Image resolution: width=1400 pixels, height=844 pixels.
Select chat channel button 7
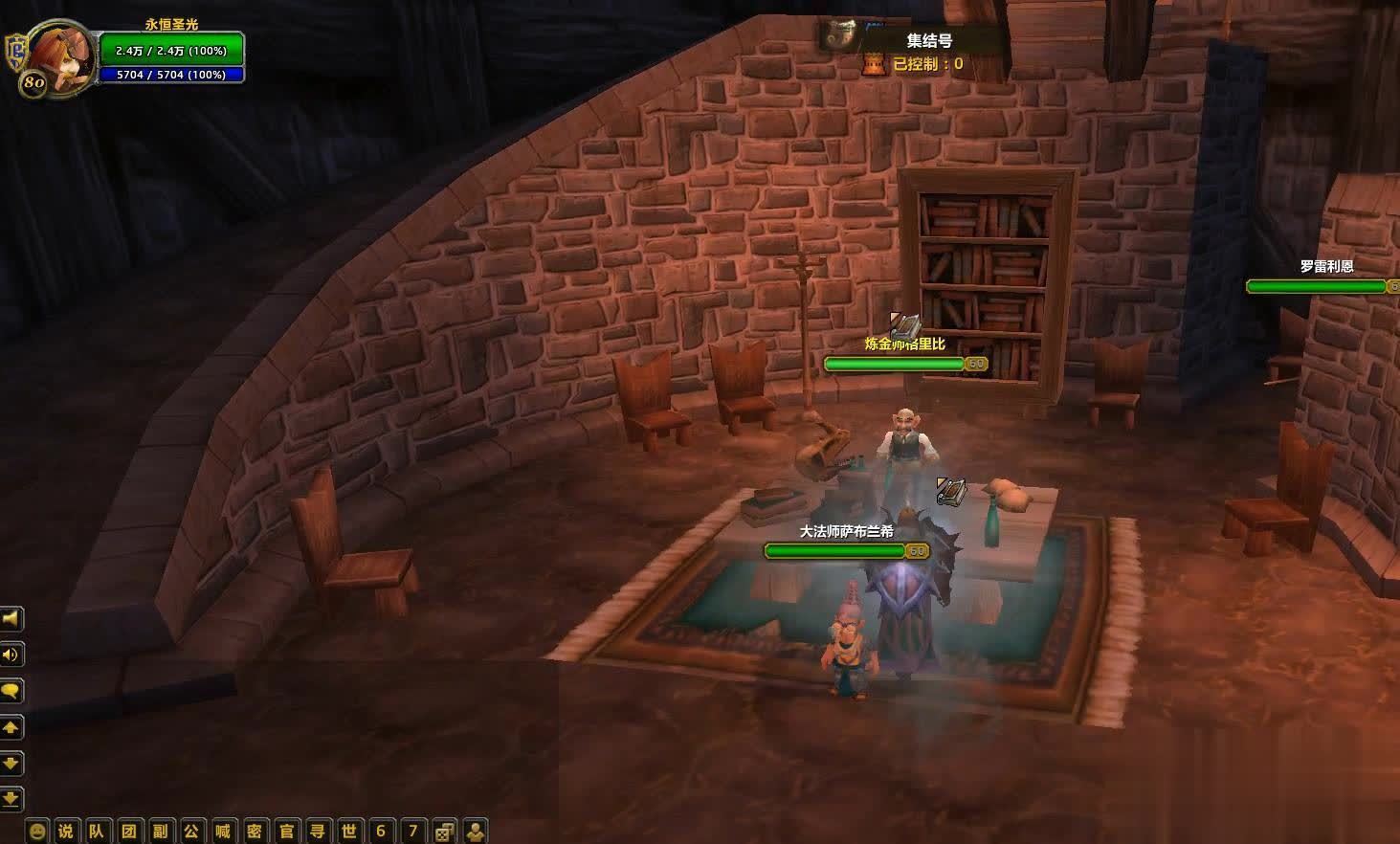(x=412, y=831)
